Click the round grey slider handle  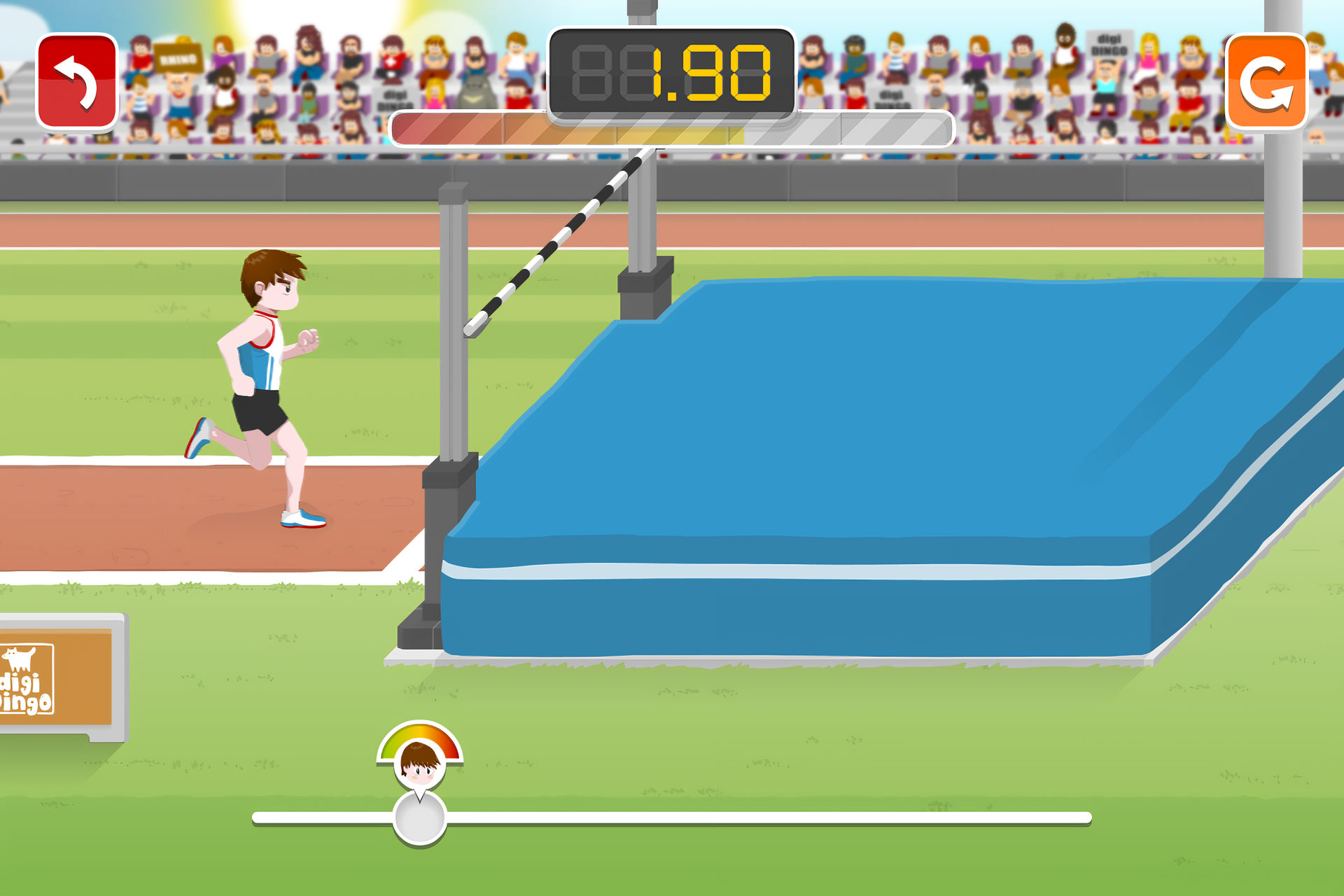pyautogui.click(x=420, y=817)
